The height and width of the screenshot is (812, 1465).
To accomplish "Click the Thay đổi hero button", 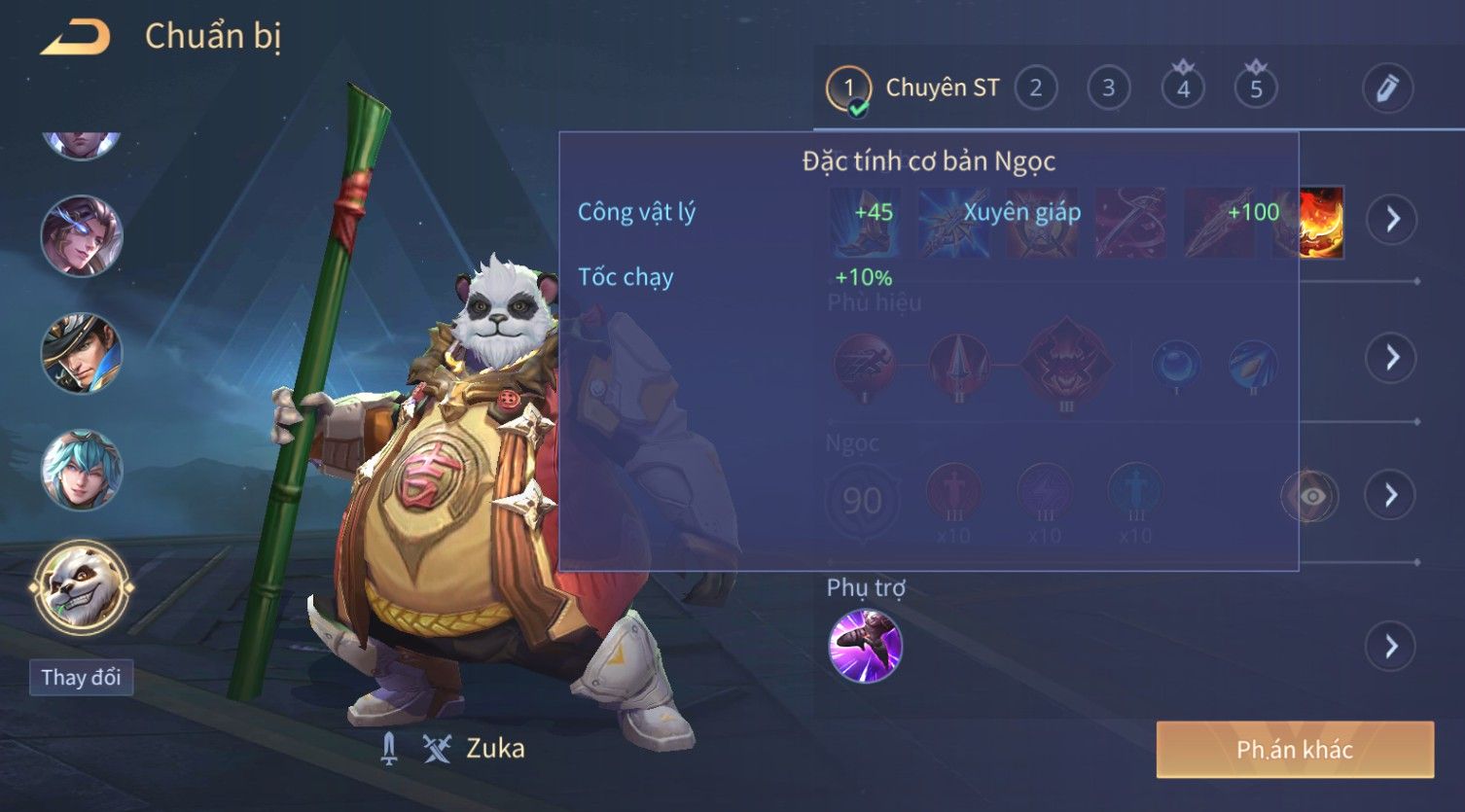I will click(x=81, y=677).
